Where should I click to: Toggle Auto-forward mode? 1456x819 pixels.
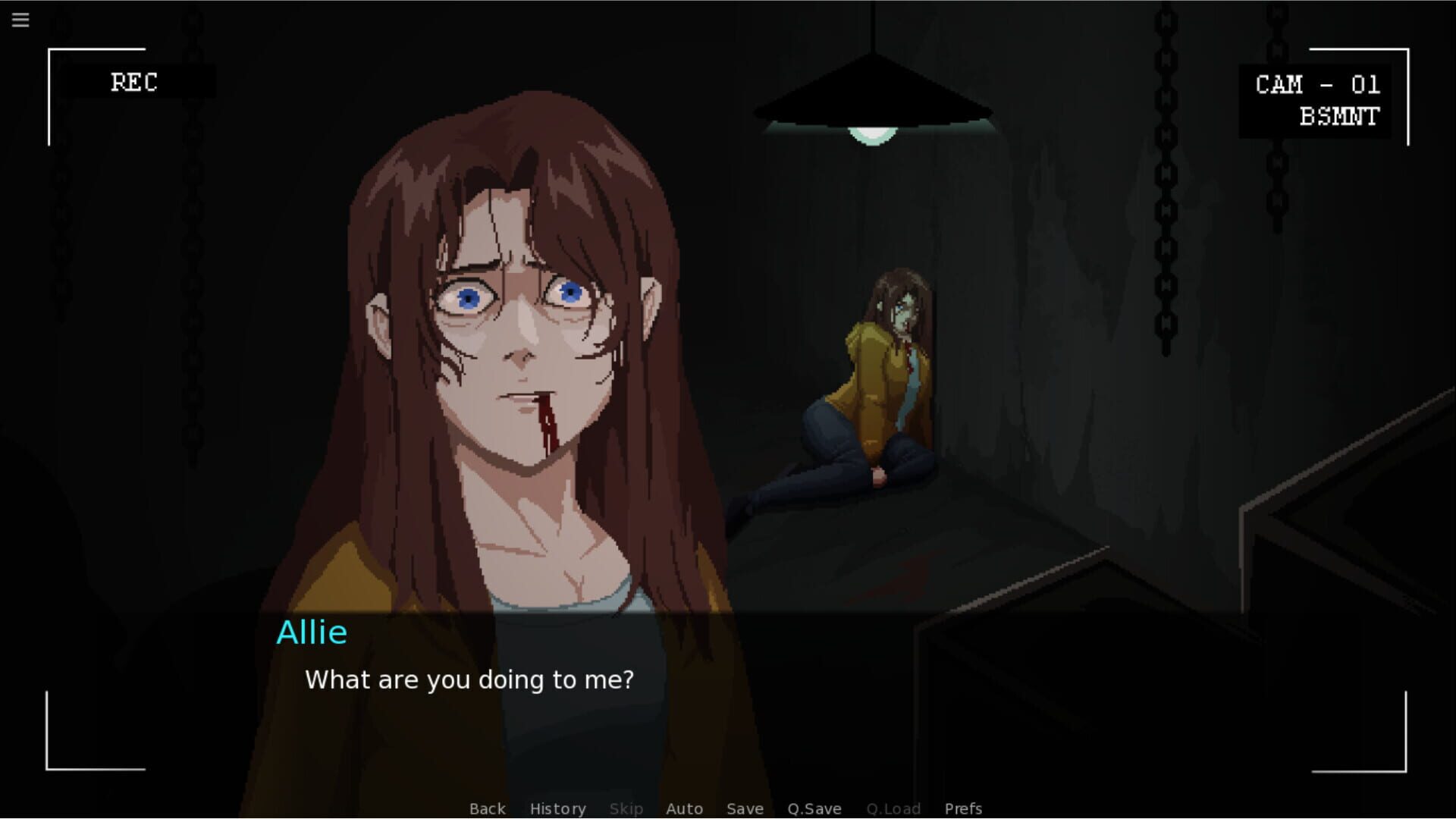(684, 808)
